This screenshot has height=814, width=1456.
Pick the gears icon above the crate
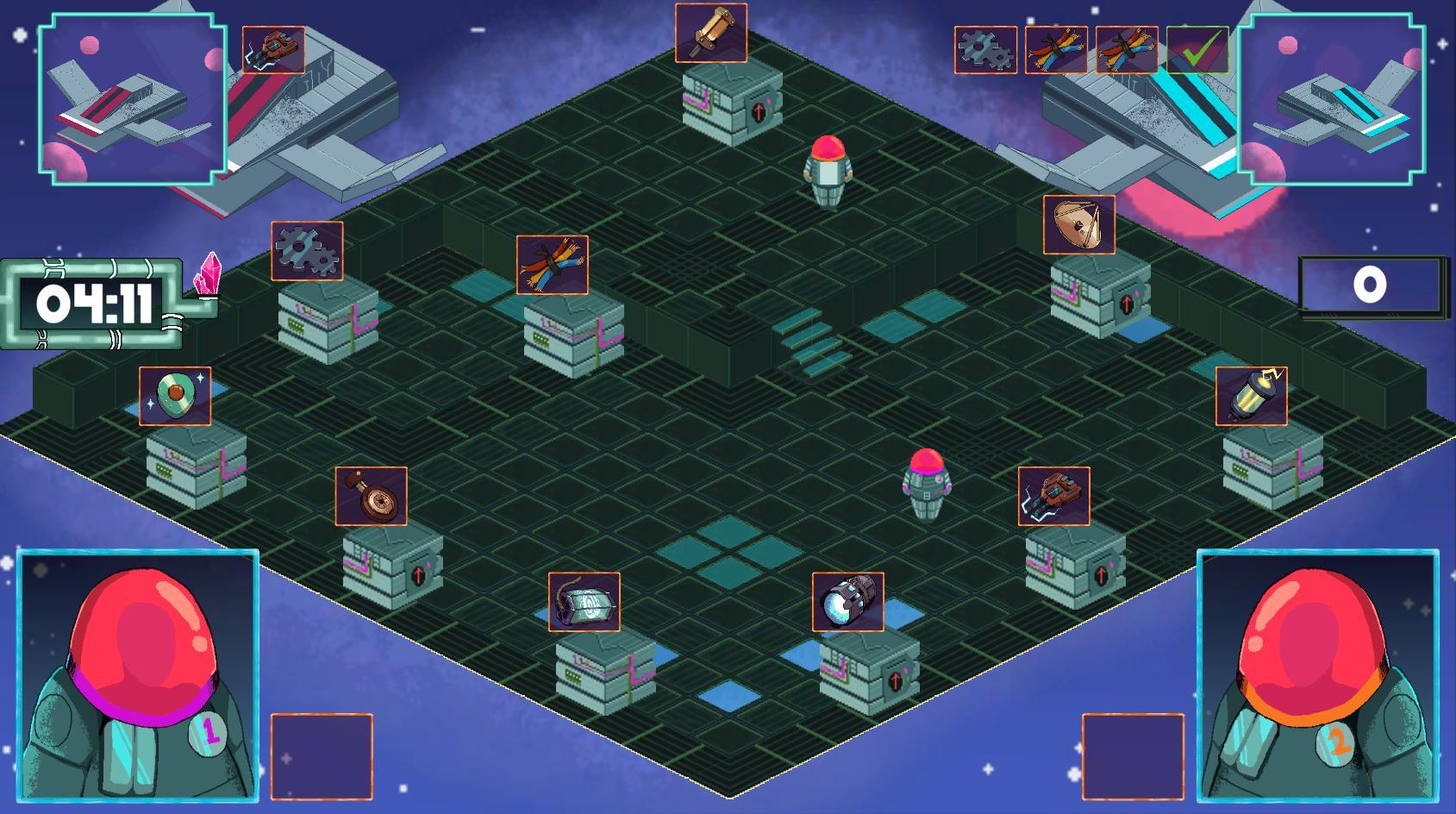click(307, 251)
